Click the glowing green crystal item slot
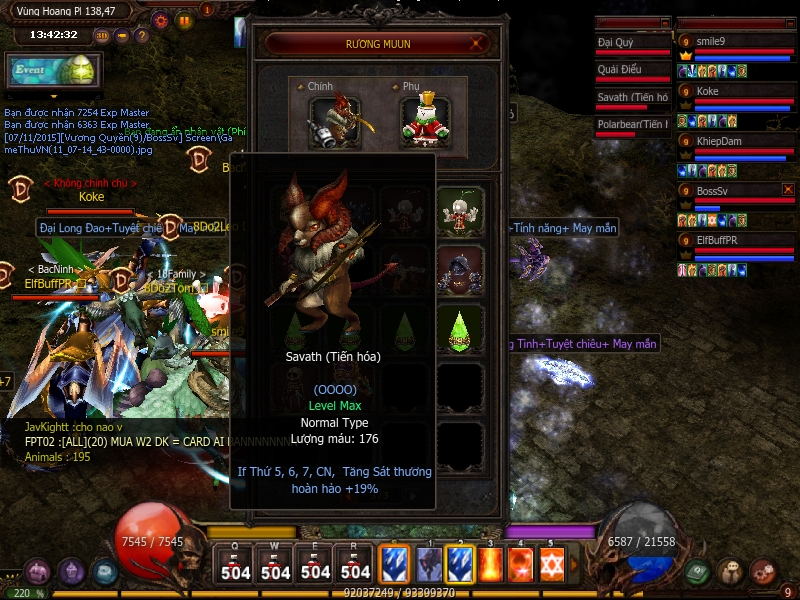Screen dimensions: 800x600 459,329
